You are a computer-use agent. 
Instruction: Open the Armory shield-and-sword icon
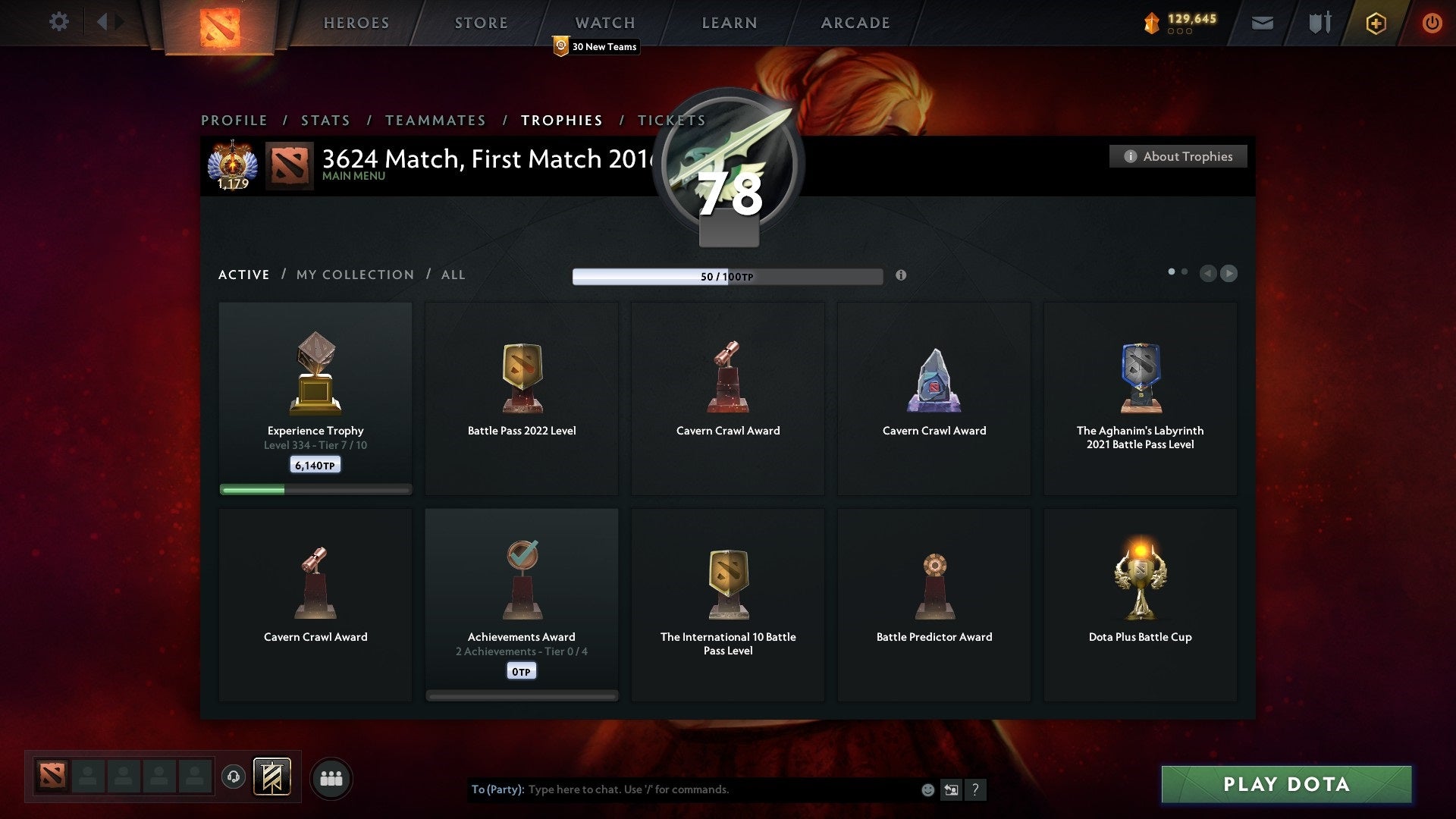coord(1319,23)
